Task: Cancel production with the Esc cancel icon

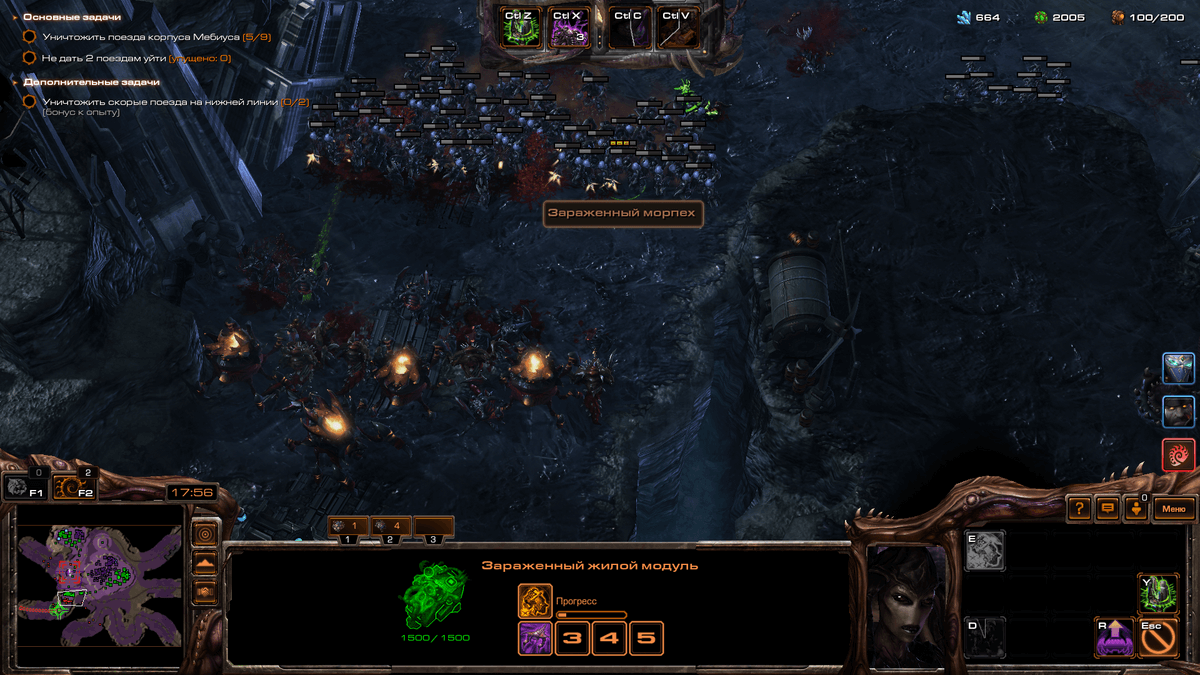Action: tap(1158, 636)
